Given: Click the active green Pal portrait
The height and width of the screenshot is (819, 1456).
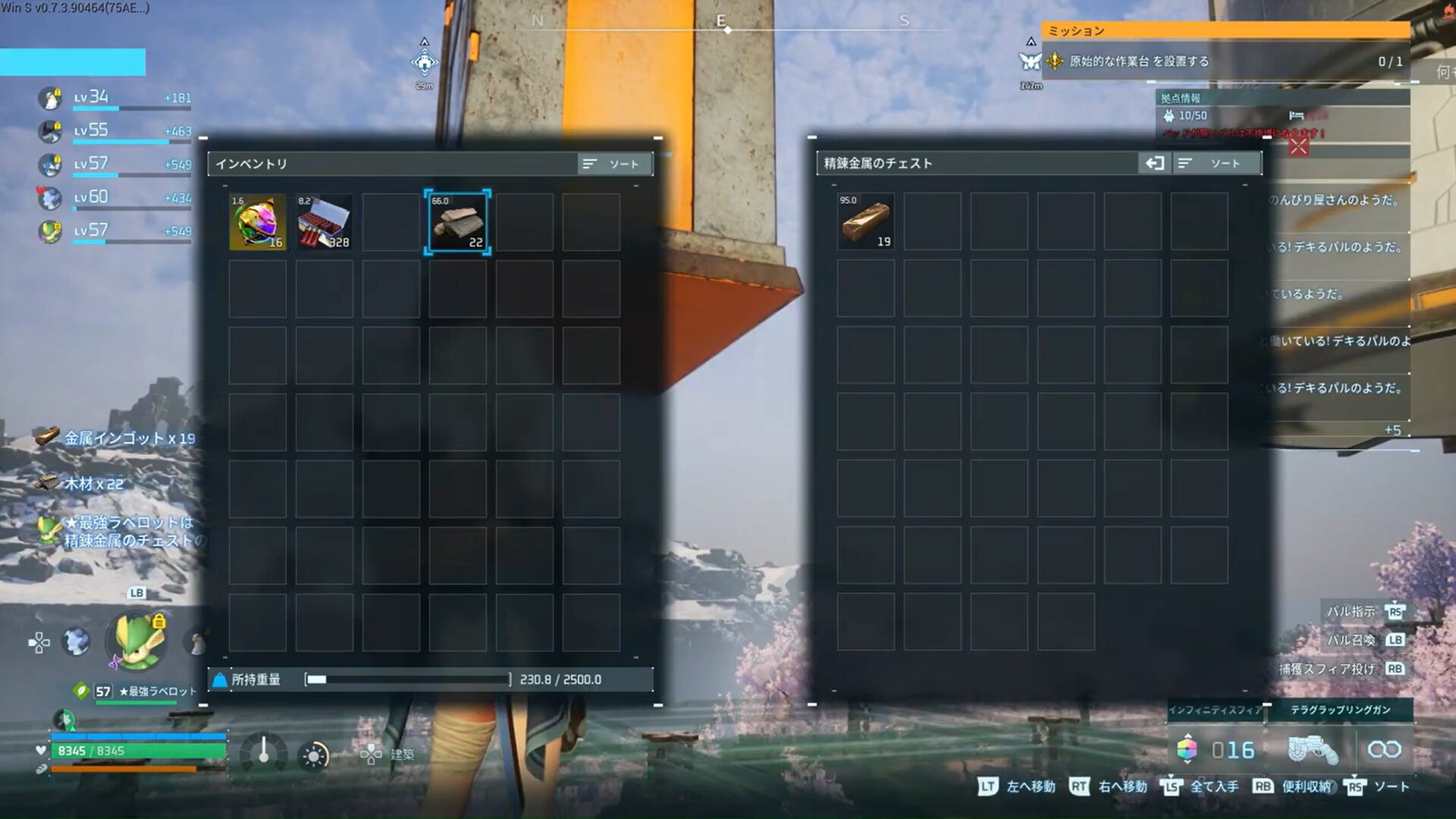Looking at the screenshot, I should coord(137,641).
